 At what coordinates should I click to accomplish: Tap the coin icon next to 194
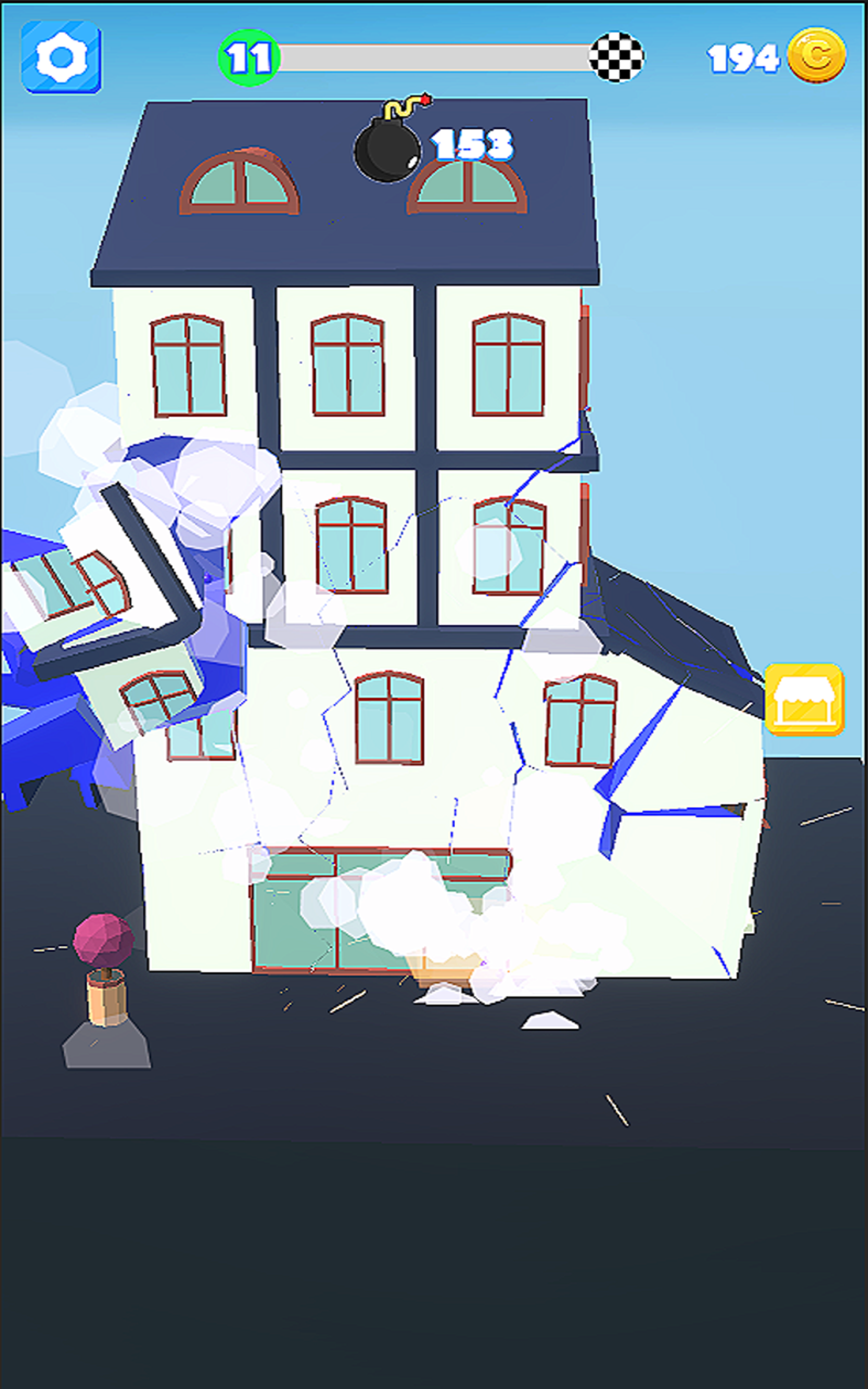[x=818, y=54]
